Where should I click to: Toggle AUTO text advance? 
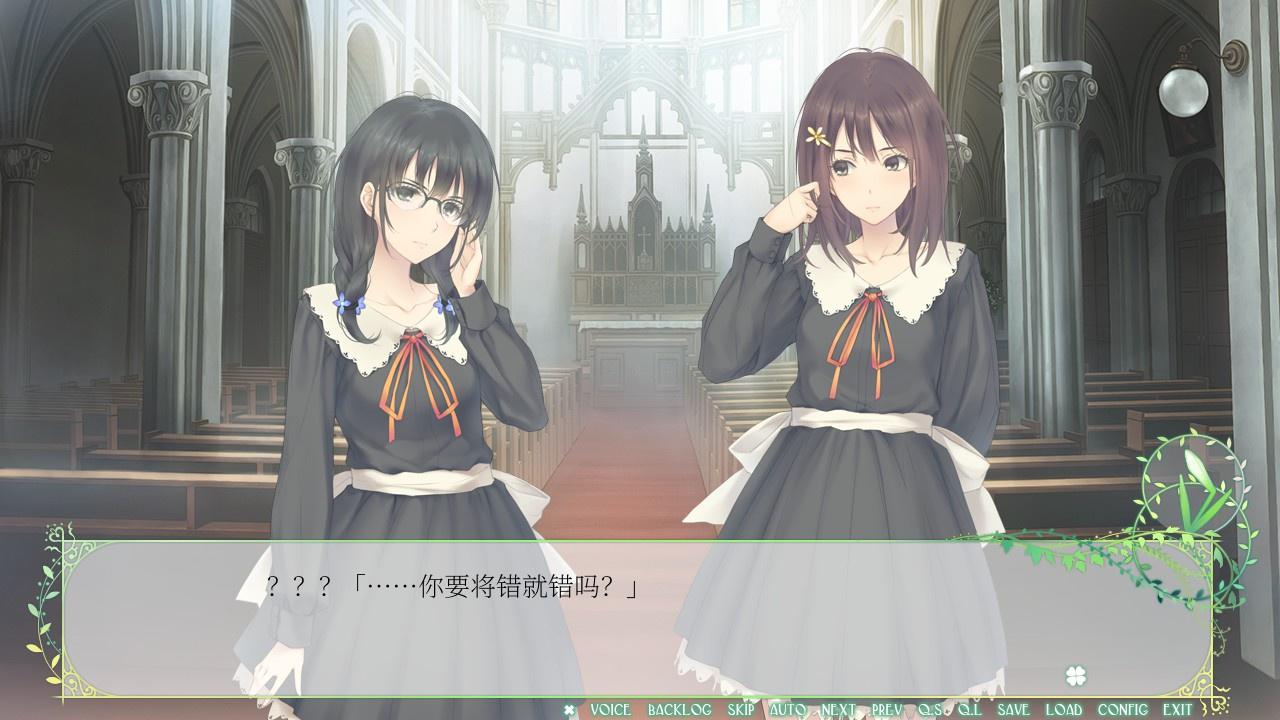click(x=788, y=710)
